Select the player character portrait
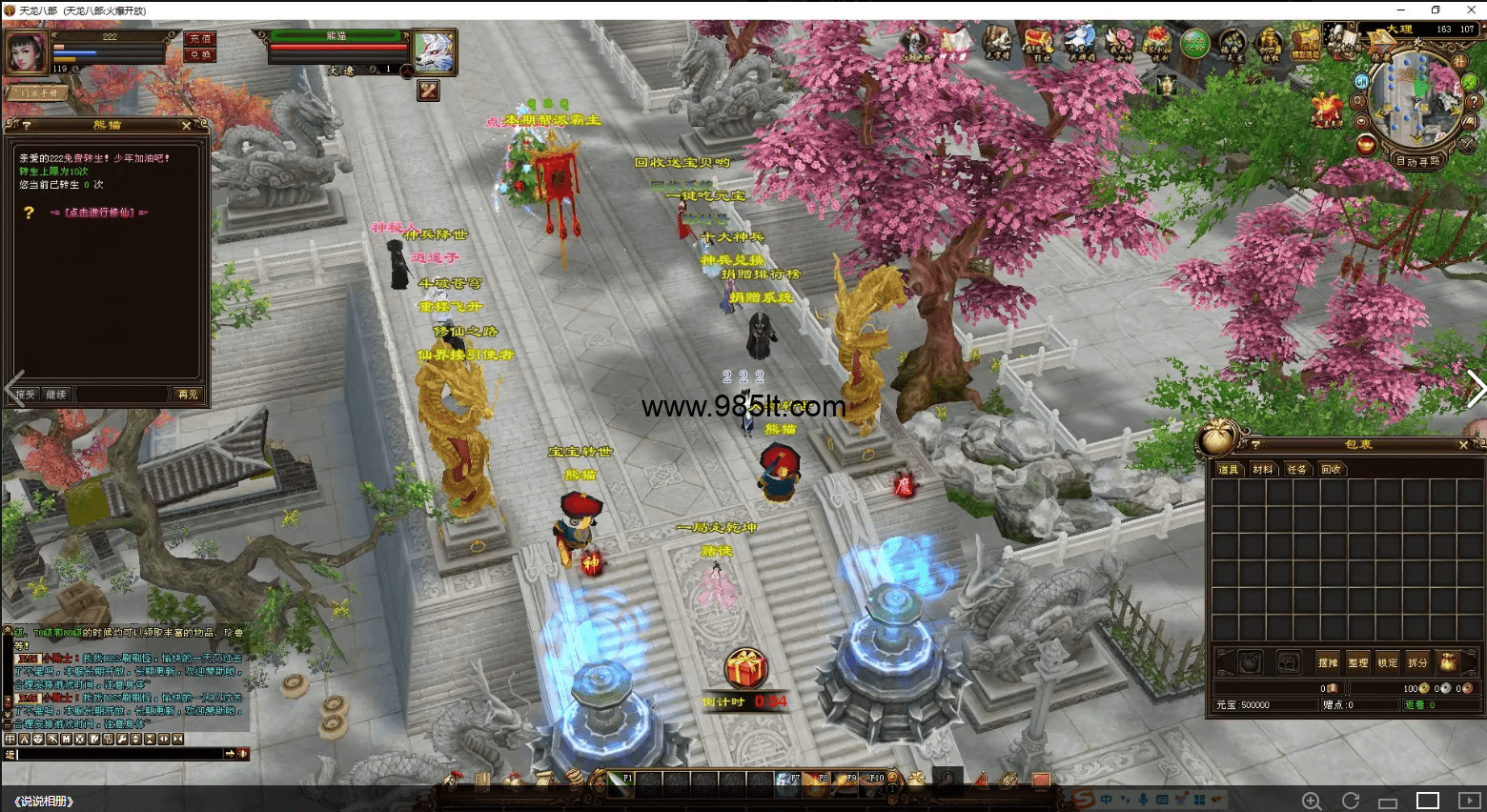The height and width of the screenshot is (812, 1487). click(x=27, y=51)
